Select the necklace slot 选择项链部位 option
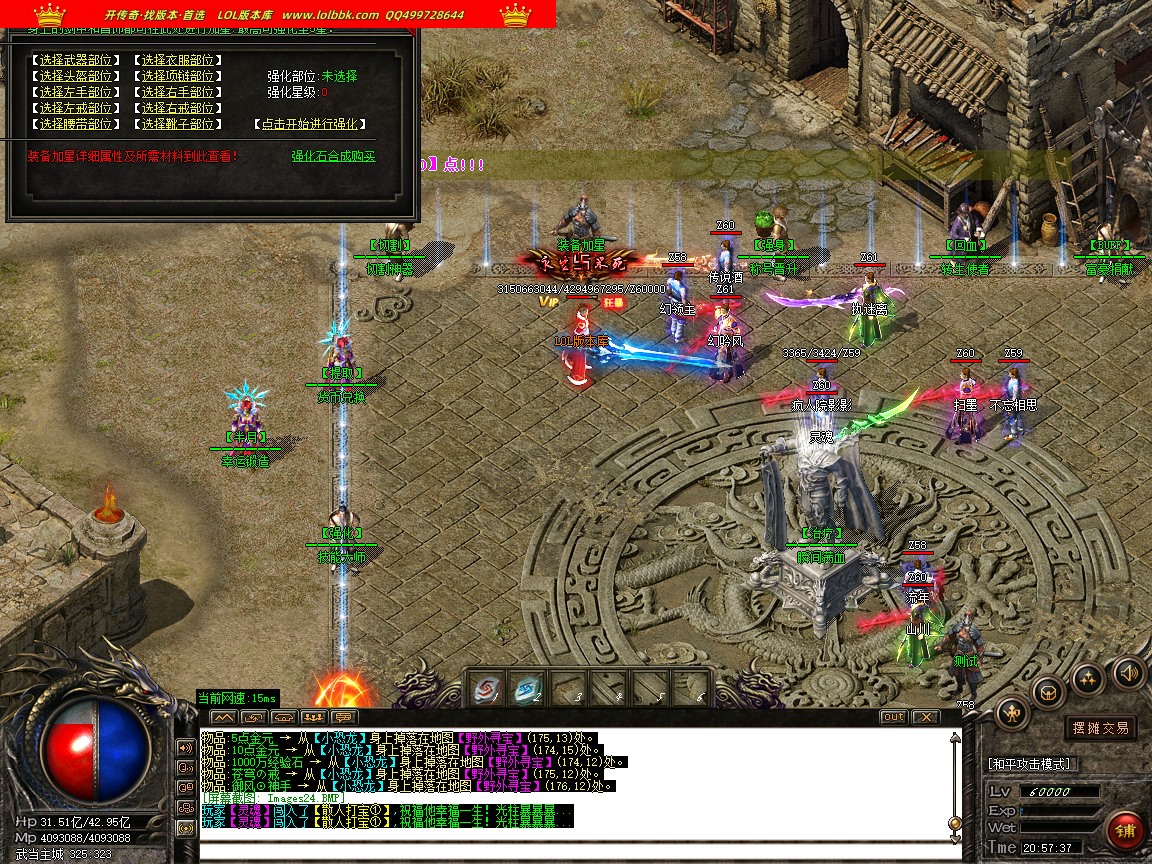Image resolution: width=1152 pixels, height=864 pixels. click(x=177, y=76)
